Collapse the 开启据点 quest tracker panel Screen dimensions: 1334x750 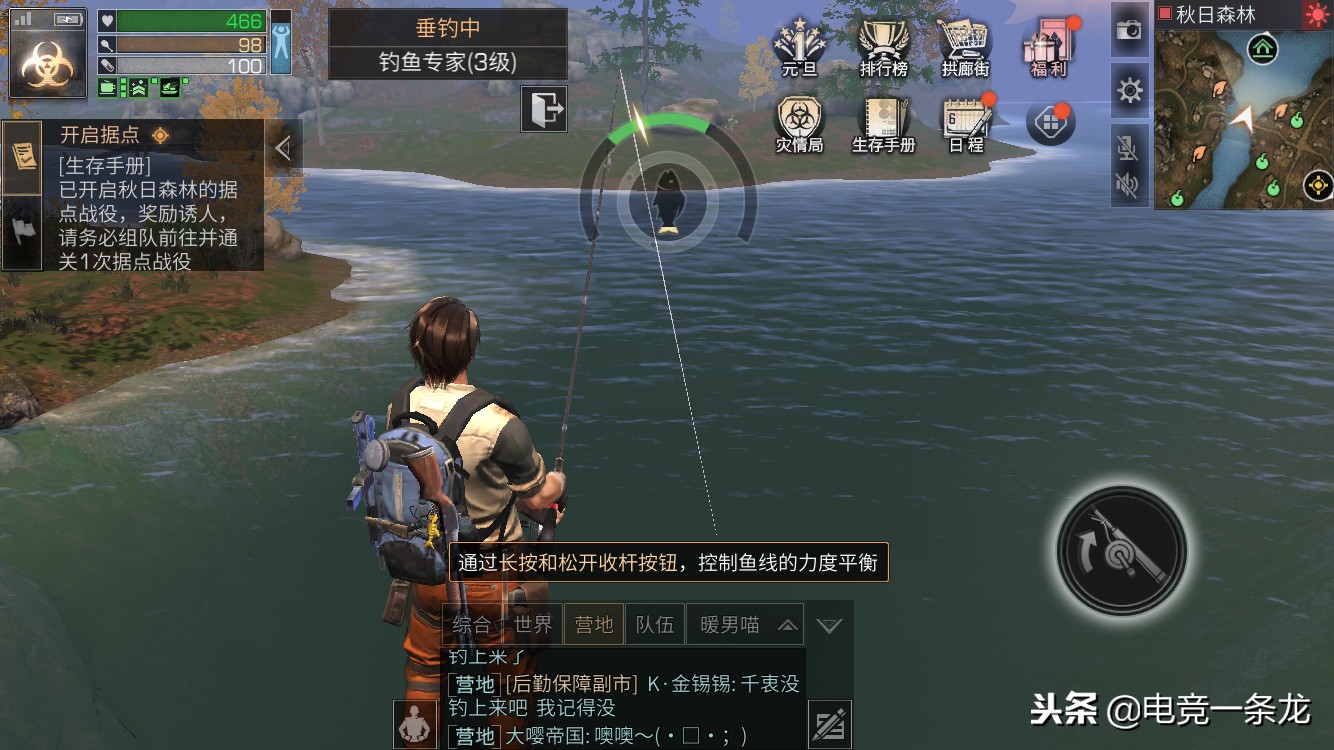285,146
